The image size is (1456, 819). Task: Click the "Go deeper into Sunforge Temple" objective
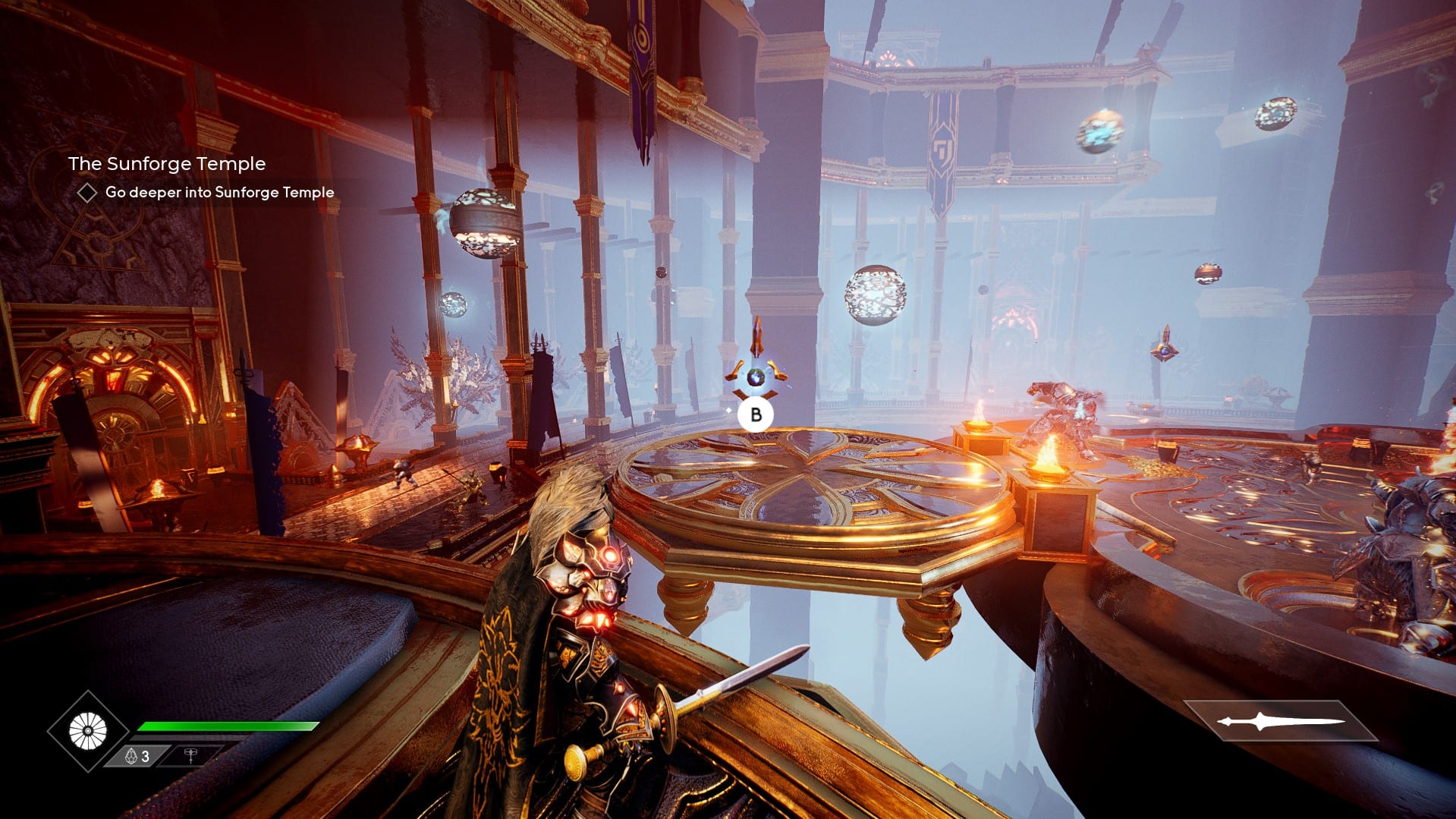click(x=219, y=193)
